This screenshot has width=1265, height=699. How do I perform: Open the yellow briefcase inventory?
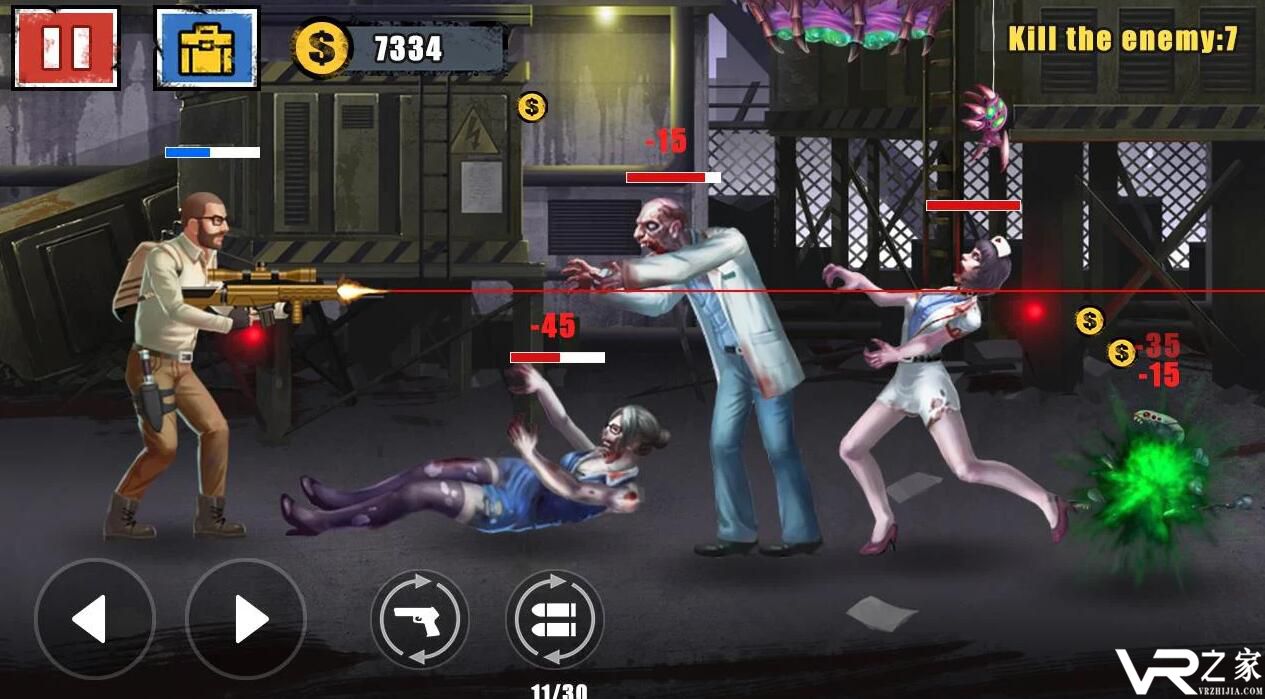click(206, 47)
